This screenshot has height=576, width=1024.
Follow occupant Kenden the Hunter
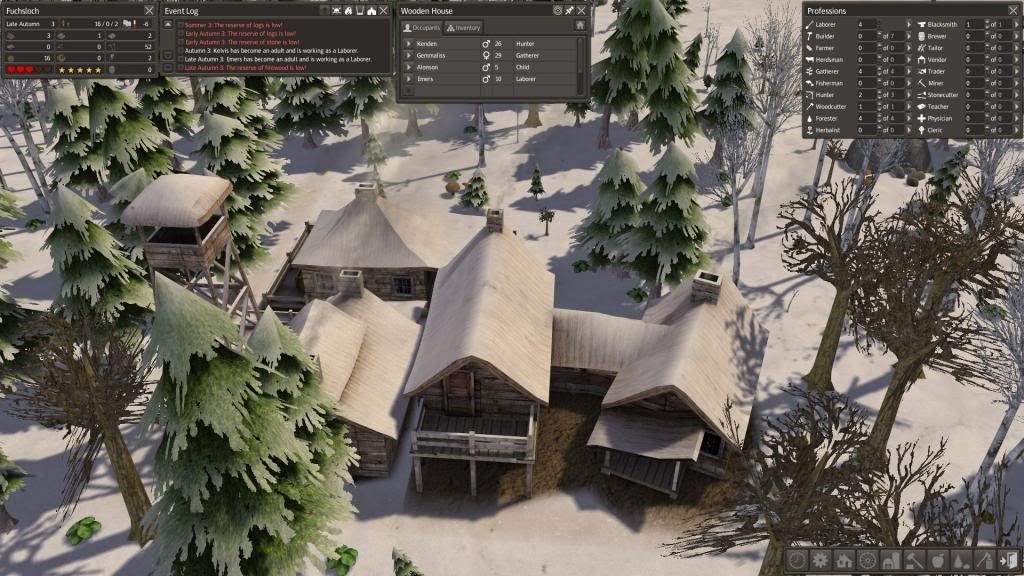click(408, 44)
